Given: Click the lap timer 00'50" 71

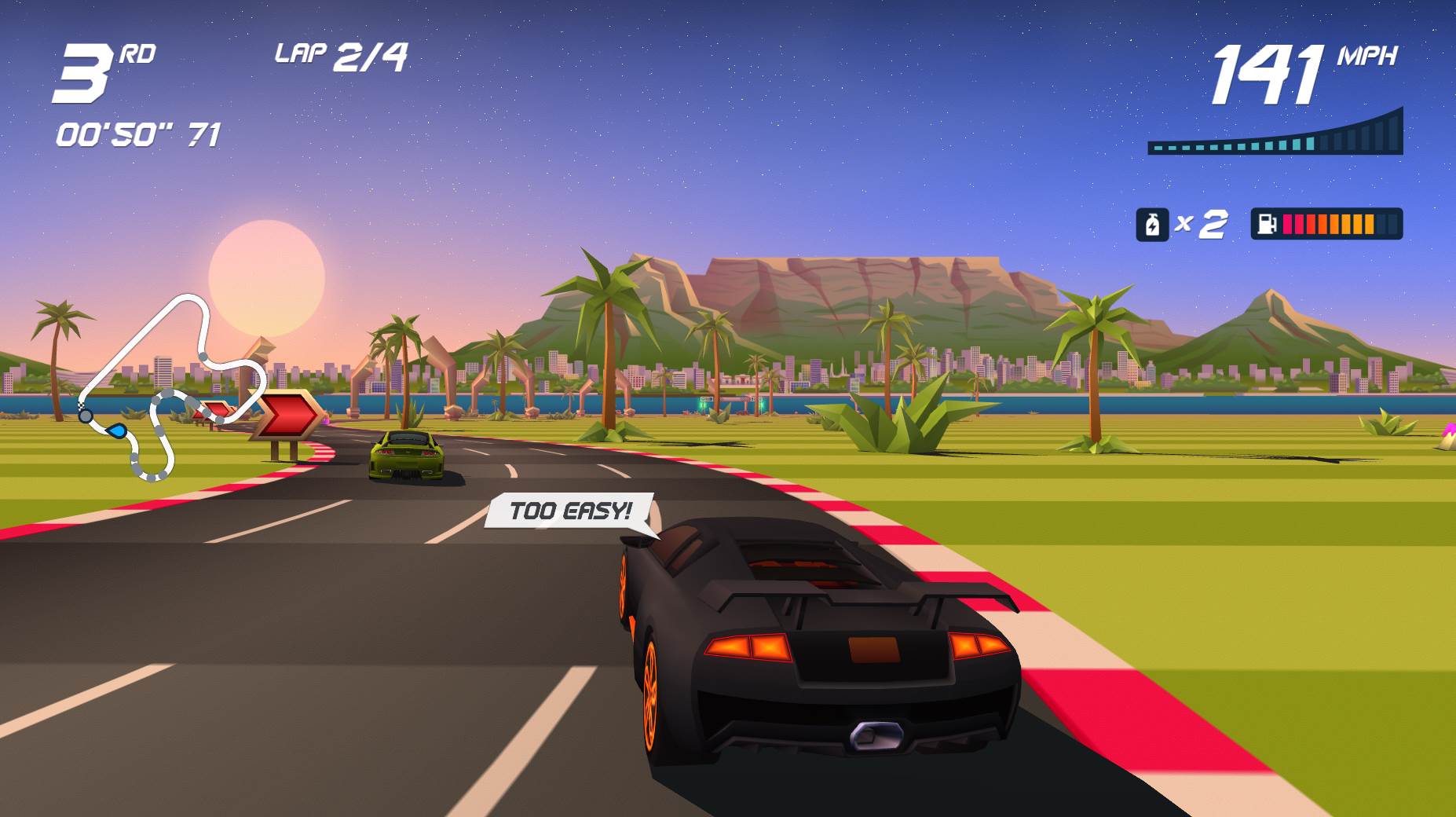Looking at the screenshot, I should click(x=137, y=134).
